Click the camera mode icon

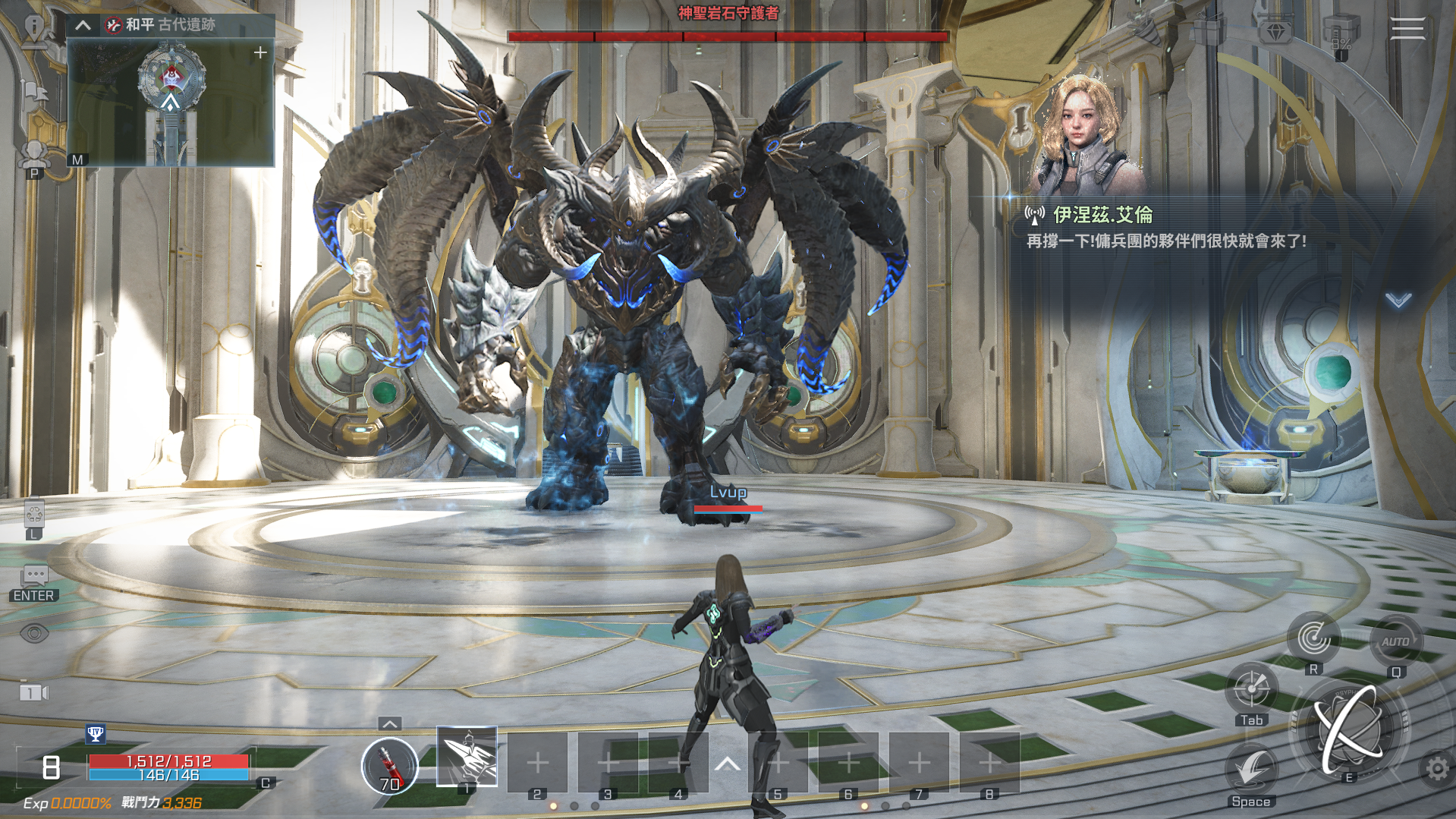(x=33, y=692)
